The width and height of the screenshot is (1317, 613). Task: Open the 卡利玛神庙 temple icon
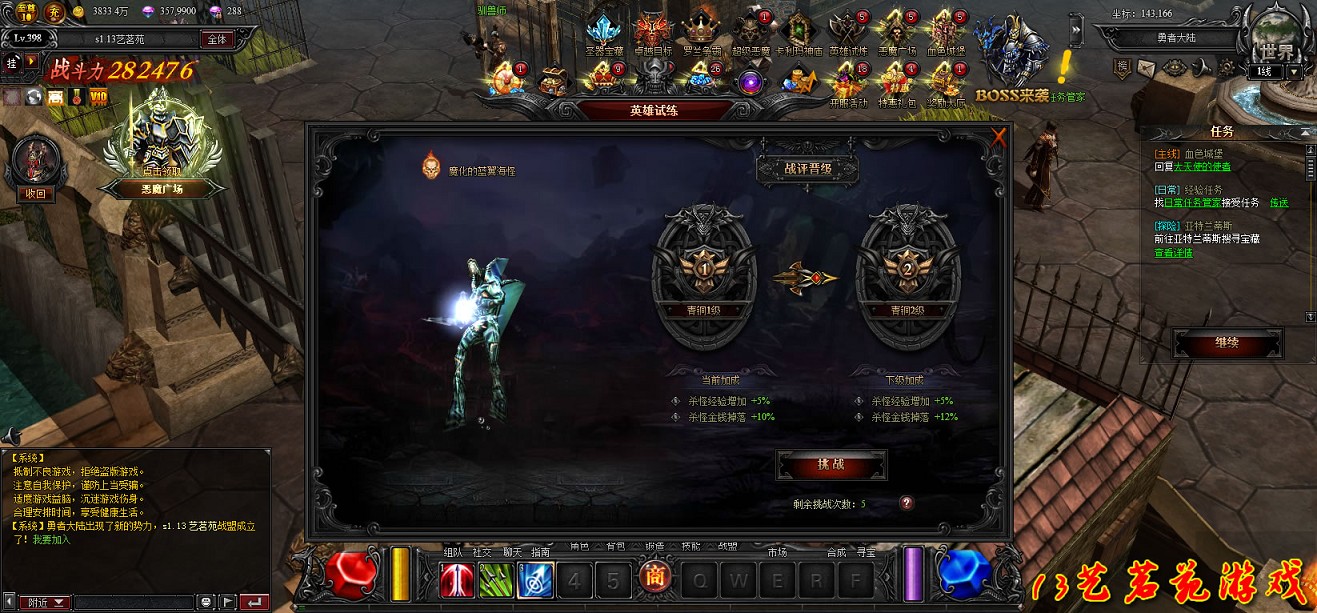click(x=799, y=31)
